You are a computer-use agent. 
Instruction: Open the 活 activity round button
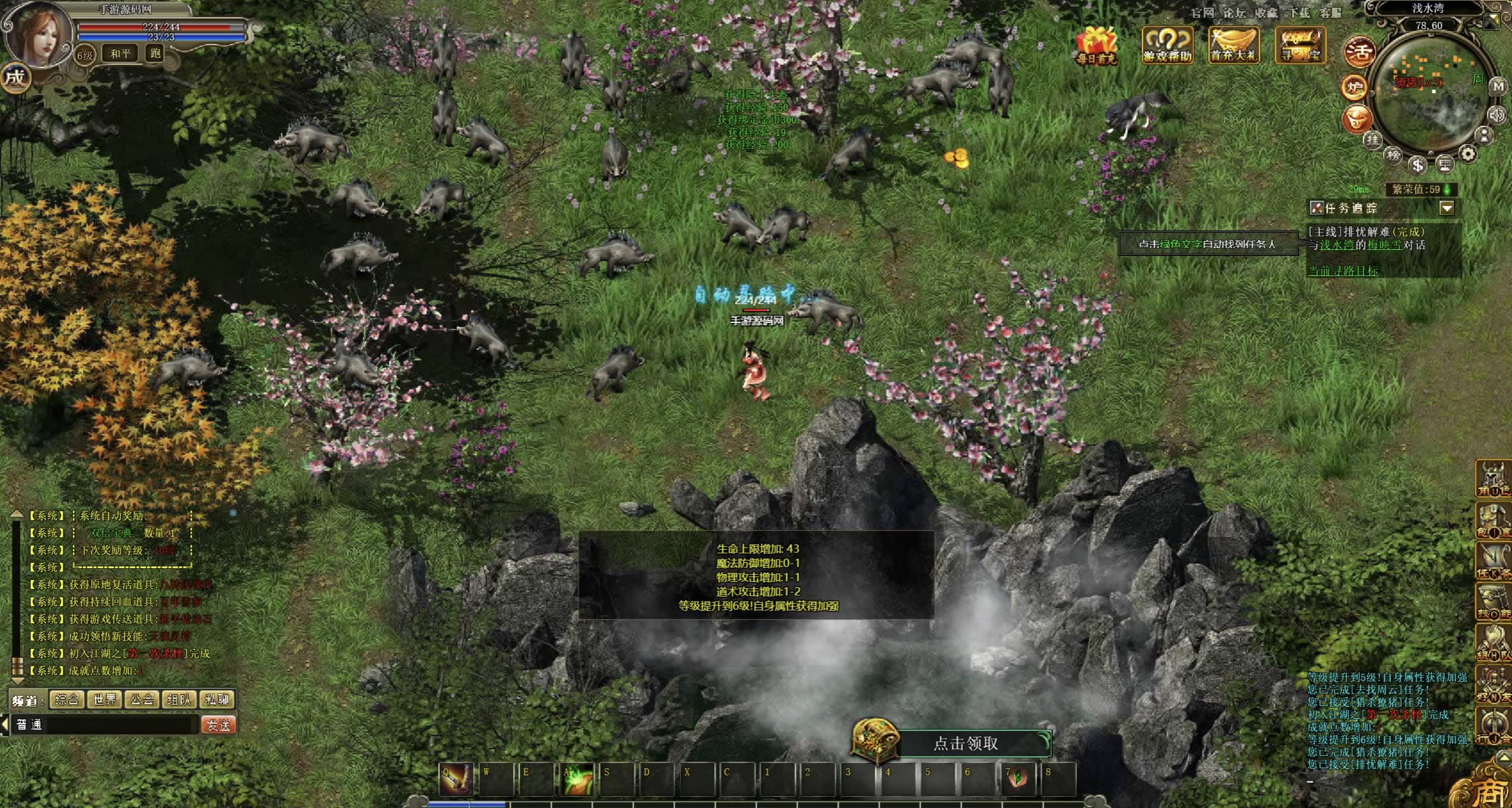point(1359,52)
